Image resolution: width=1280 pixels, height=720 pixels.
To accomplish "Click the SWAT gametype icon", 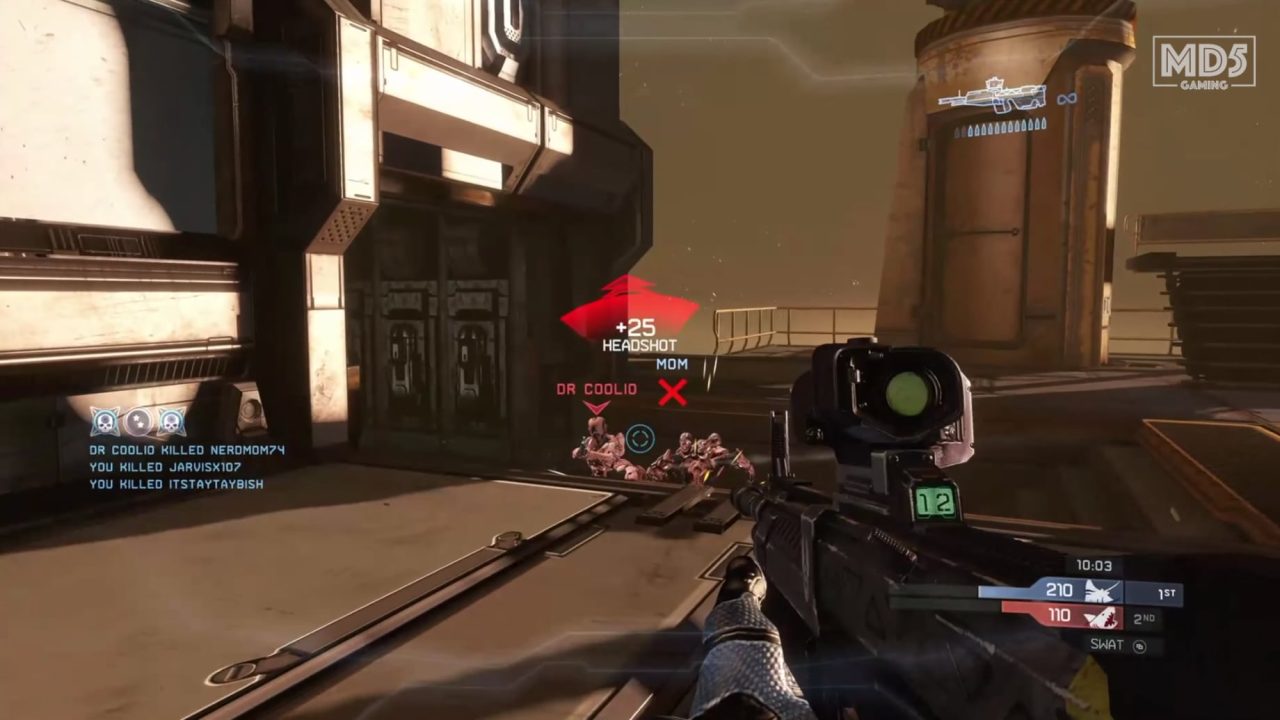I will tap(1120, 647).
